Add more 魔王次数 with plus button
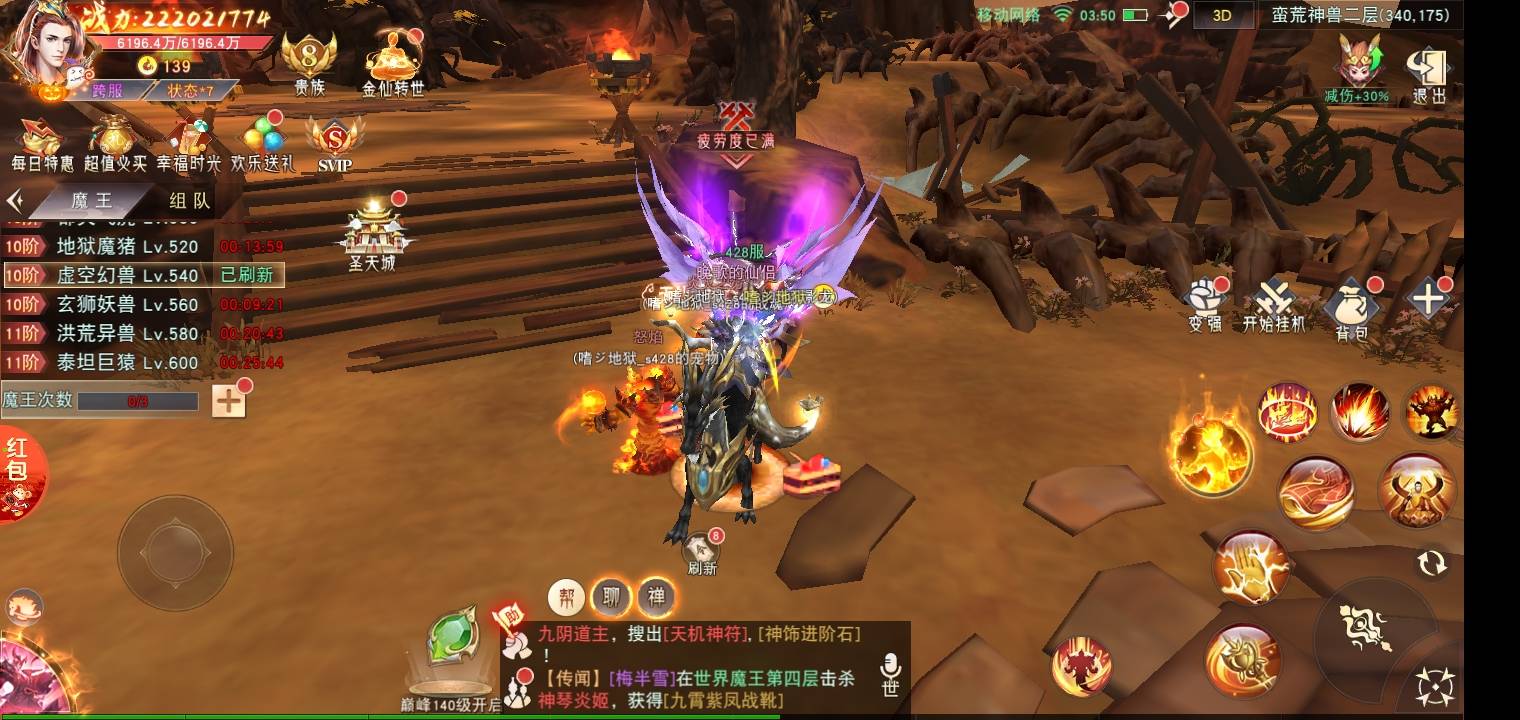Viewport: 1520px width, 720px height. point(229,401)
